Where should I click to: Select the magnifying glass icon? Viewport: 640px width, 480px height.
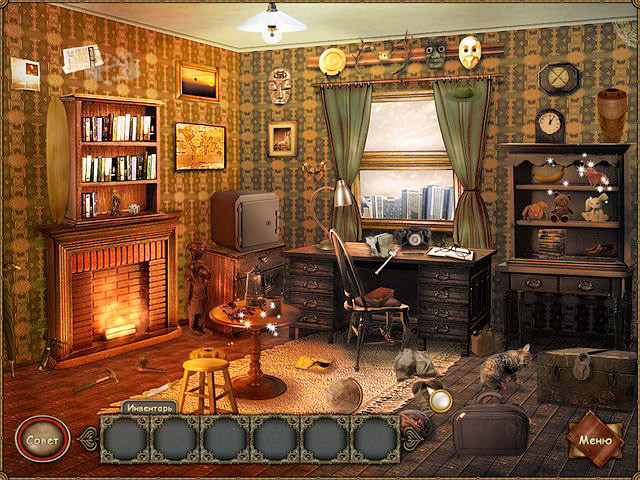click(440, 401)
